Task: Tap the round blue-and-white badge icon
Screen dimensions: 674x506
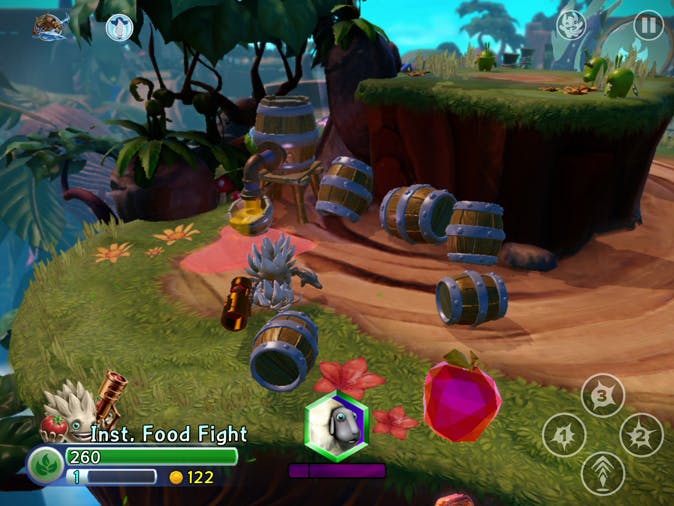Action: point(119,27)
